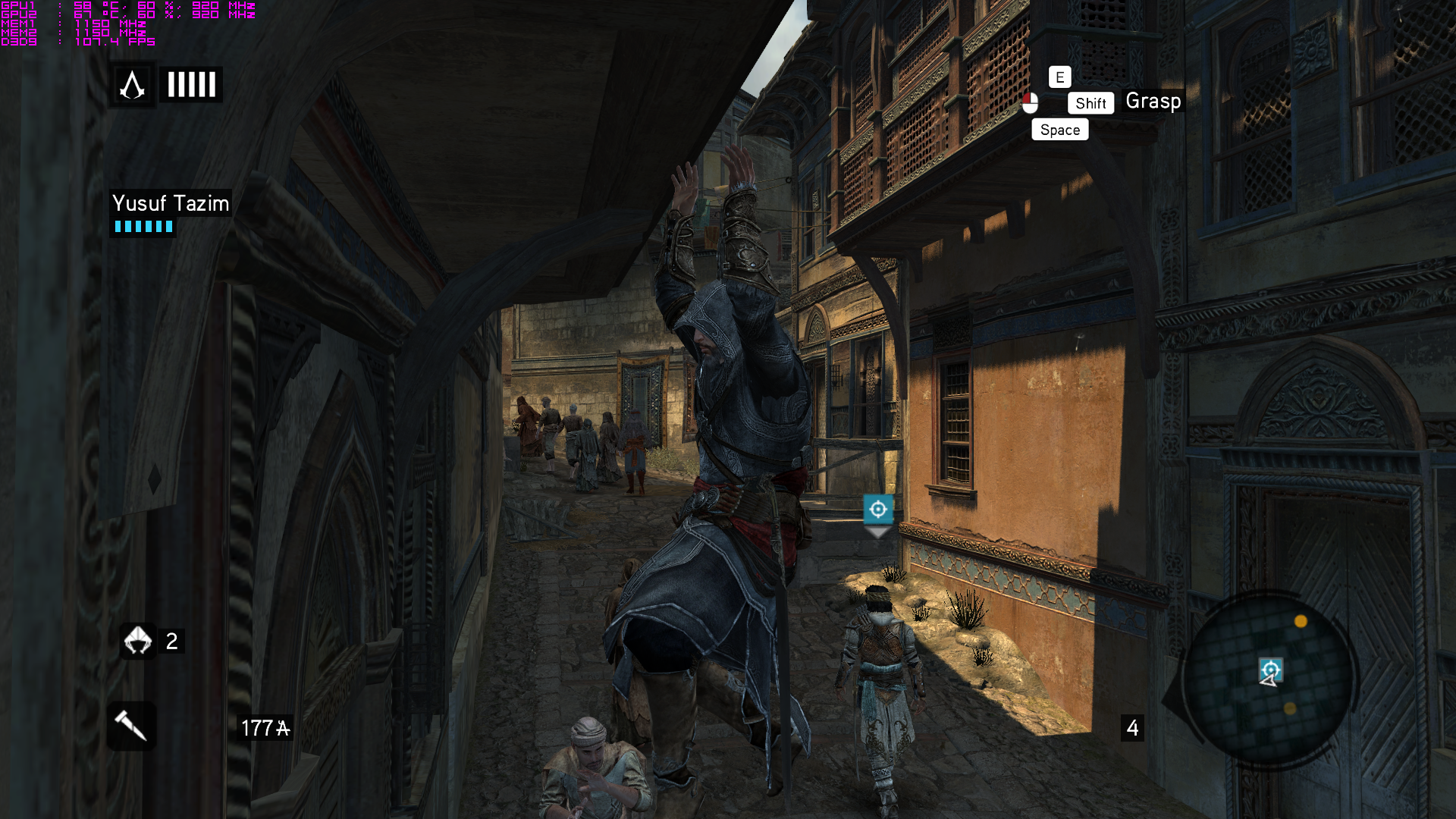
Task: Click the assassin recruits signal icon
Action: pyautogui.click(x=137, y=641)
